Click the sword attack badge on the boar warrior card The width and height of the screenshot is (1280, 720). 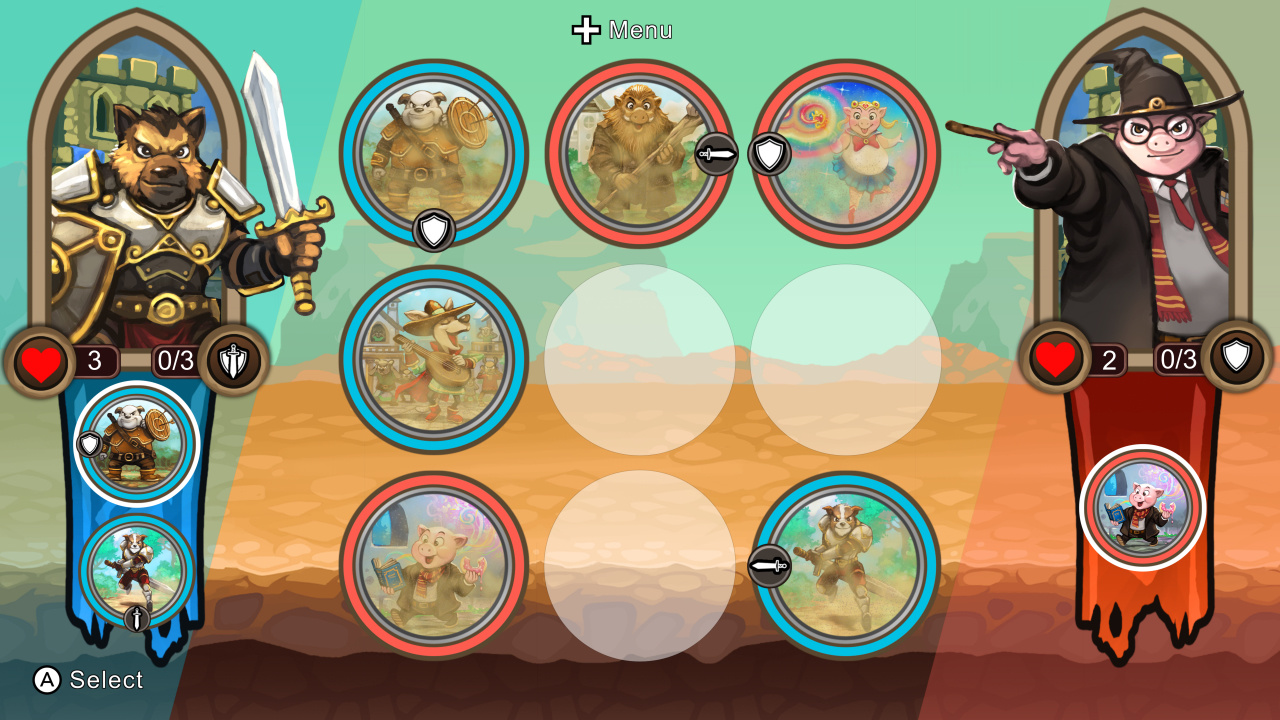[718, 155]
